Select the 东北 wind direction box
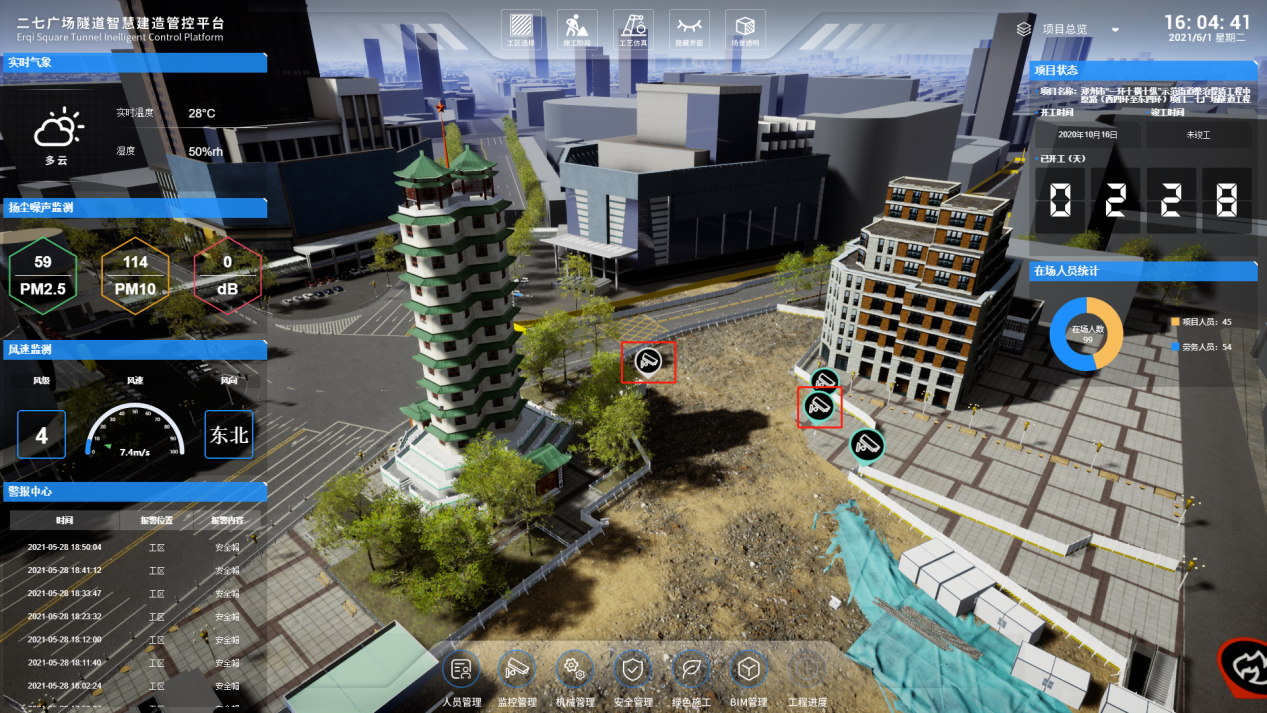1267x713 pixels. (x=229, y=435)
